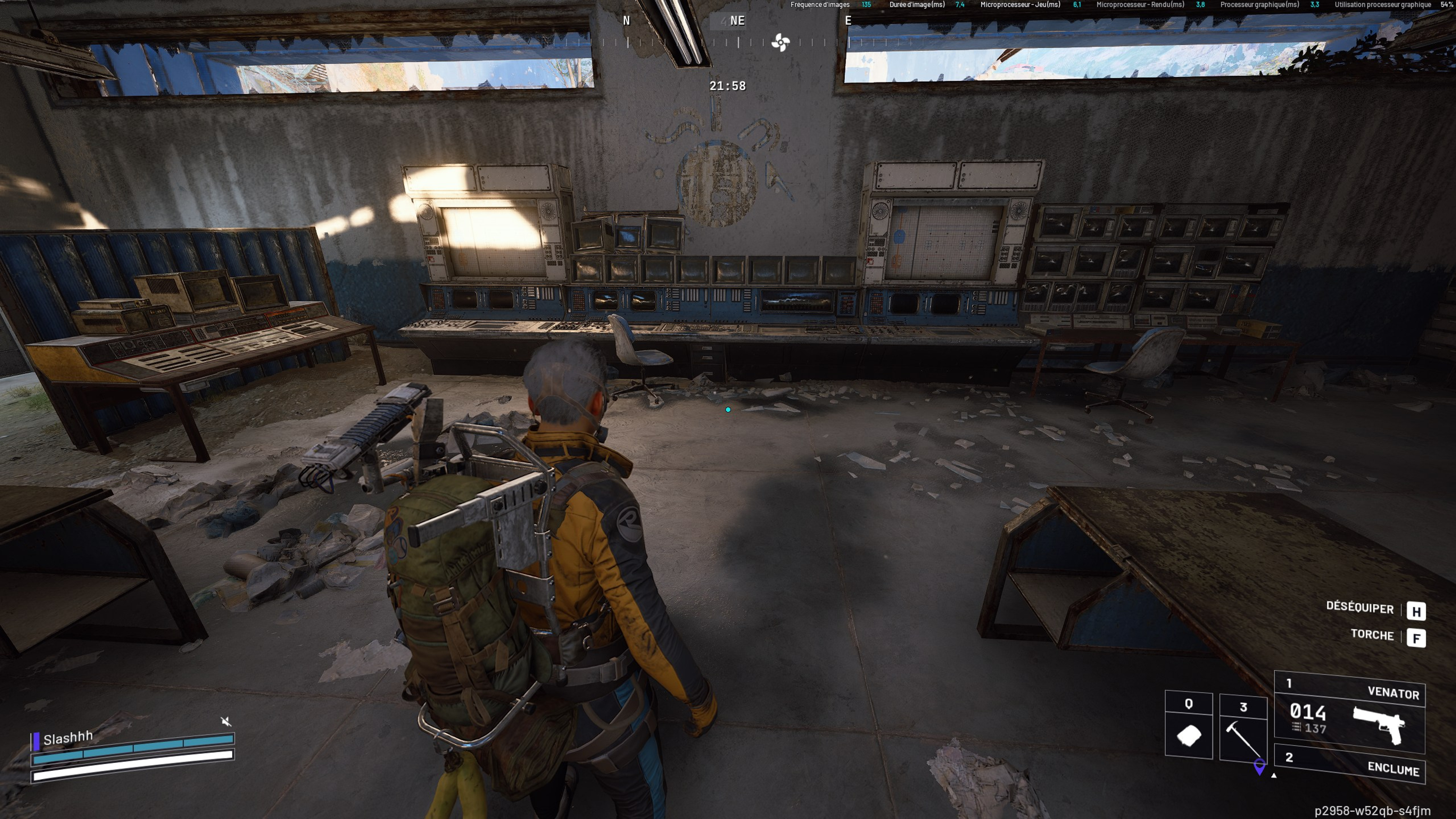Screen dimensions: 1456x819
Task: Click the muted microphone icon by Slashhh
Action: pyautogui.click(x=226, y=721)
